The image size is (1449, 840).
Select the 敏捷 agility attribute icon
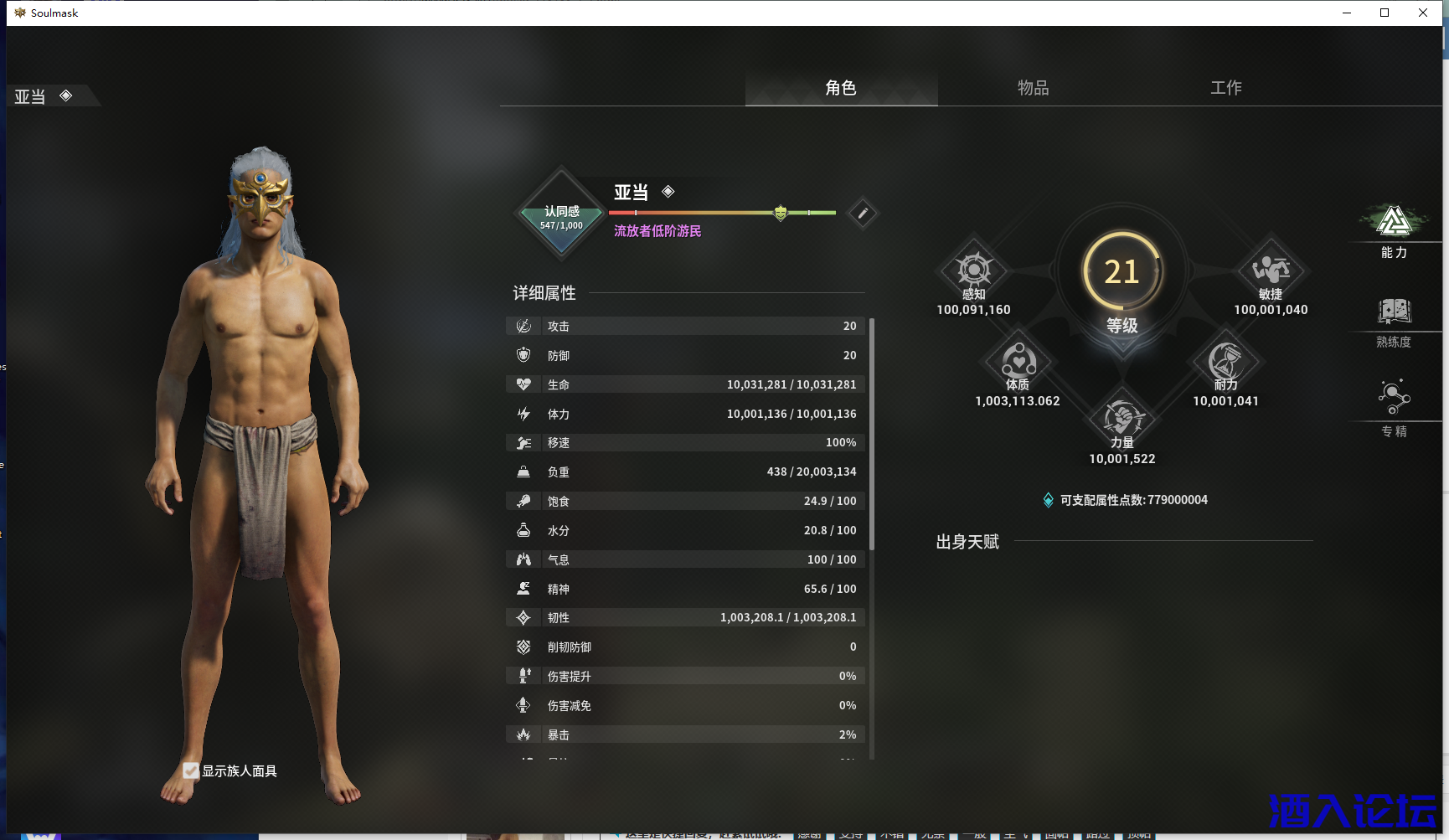click(1271, 270)
